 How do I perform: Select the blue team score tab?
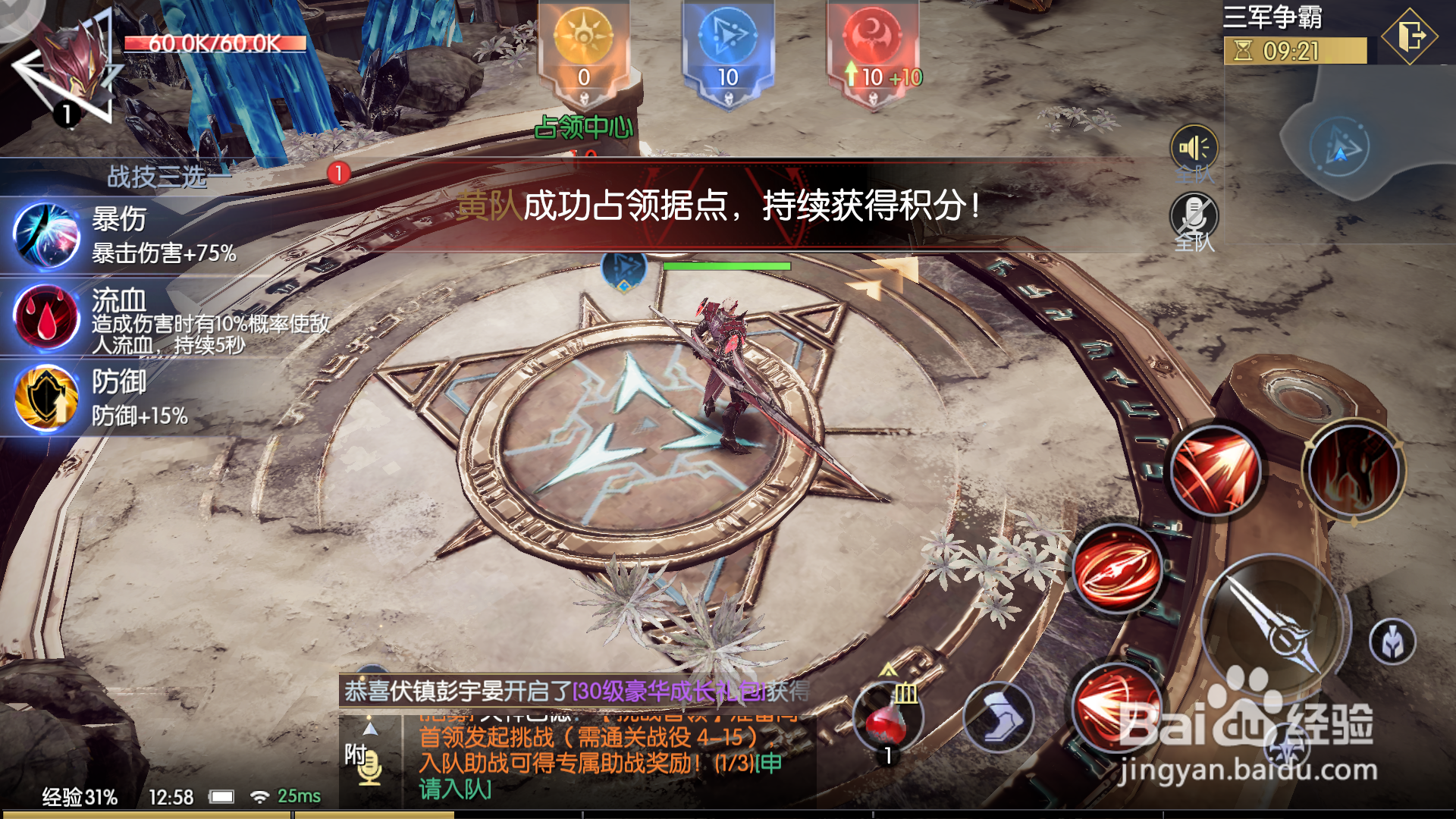coord(728,45)
